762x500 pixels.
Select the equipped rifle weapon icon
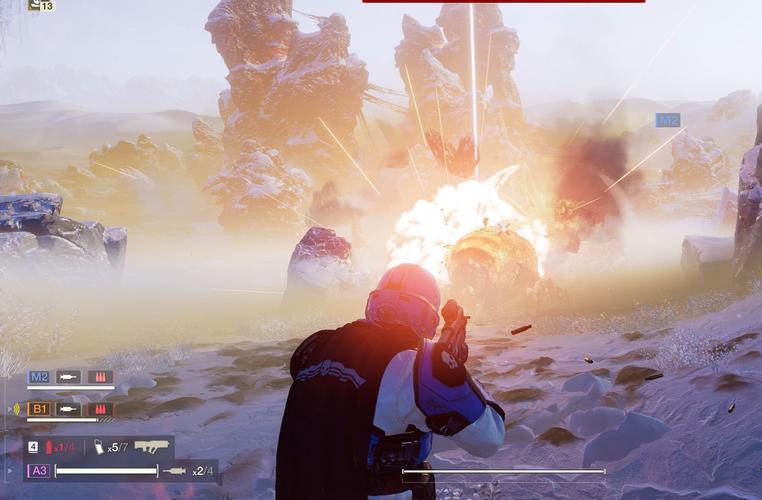pyautogui.click(x=152, y=446)
